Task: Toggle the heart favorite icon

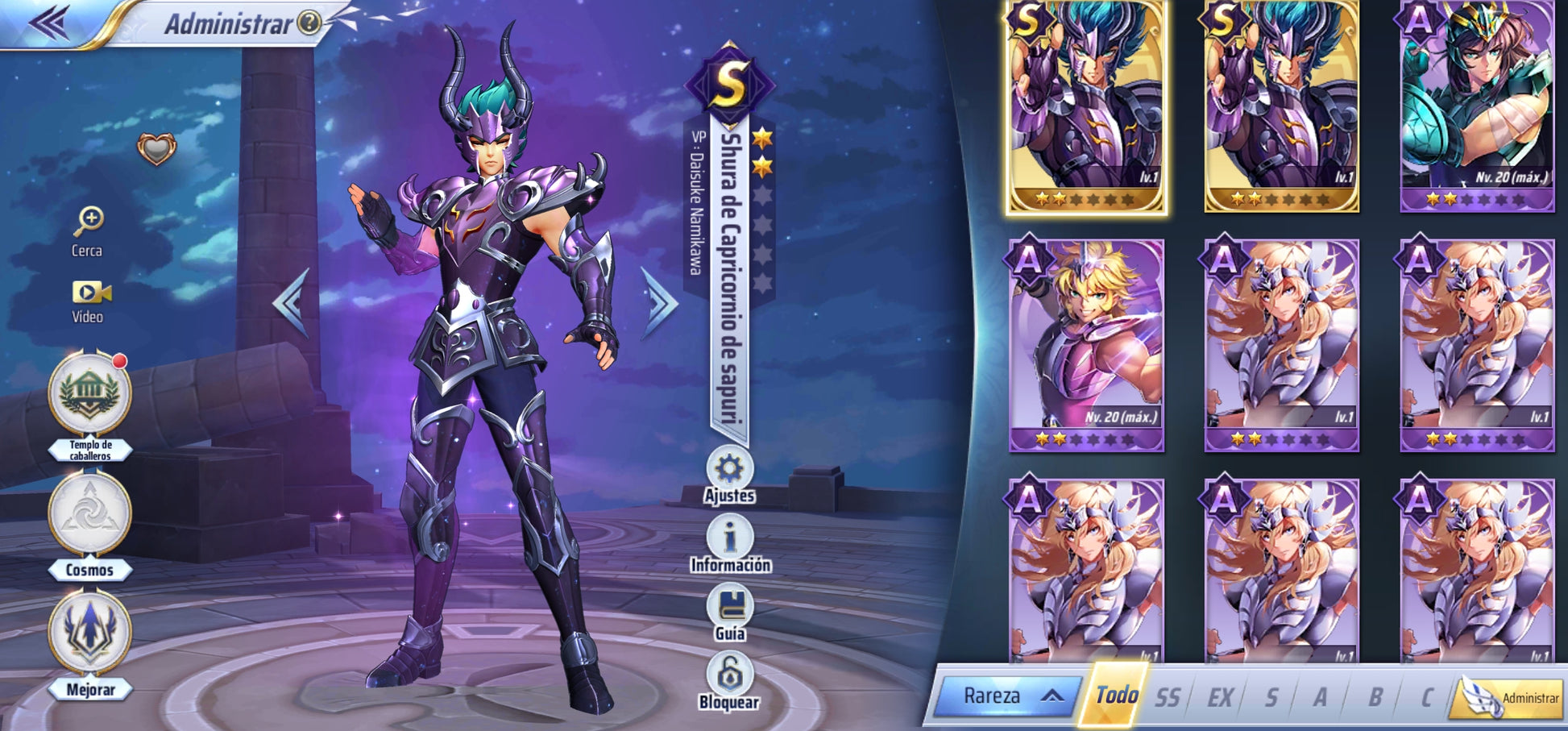Action: (x=156, y=148)
